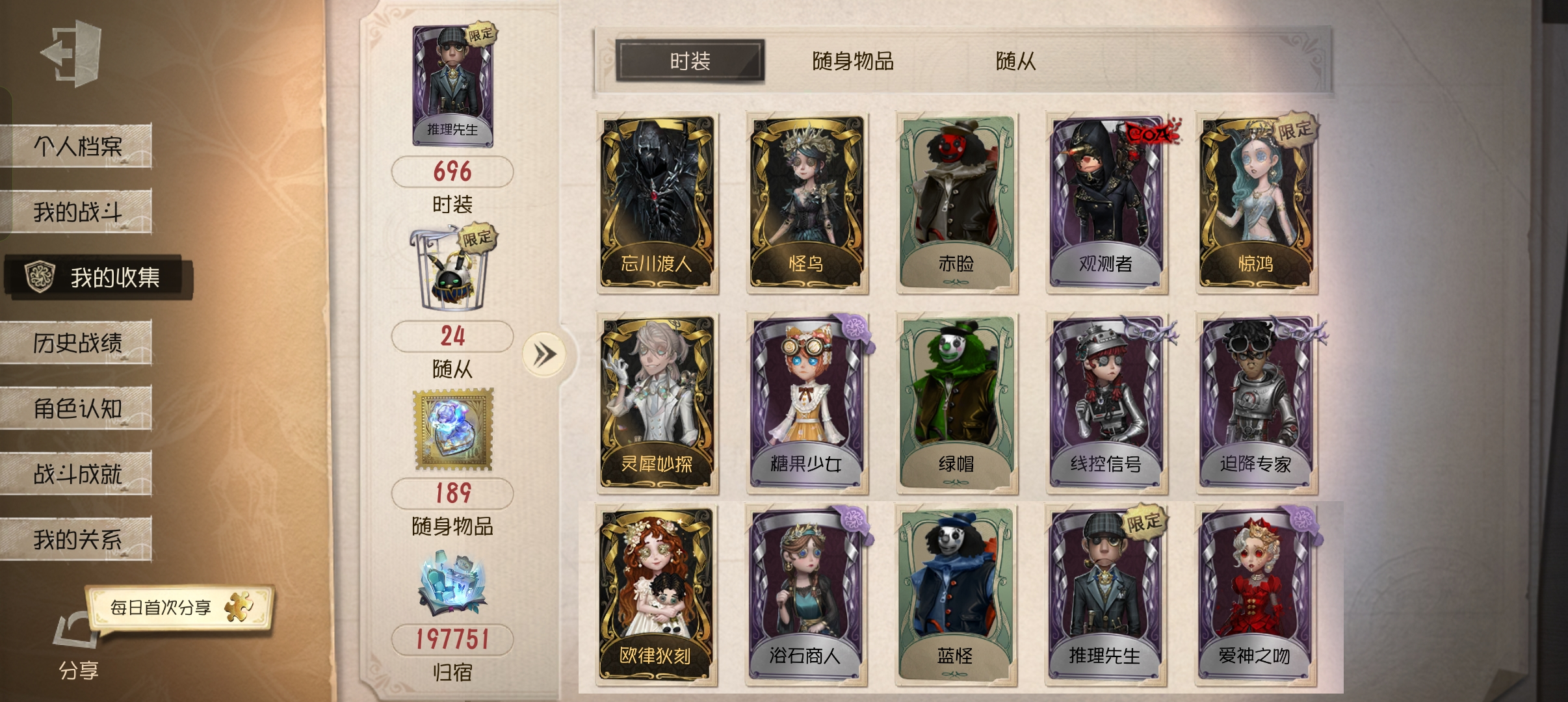Select the 时装 tab

coord(689,61)
